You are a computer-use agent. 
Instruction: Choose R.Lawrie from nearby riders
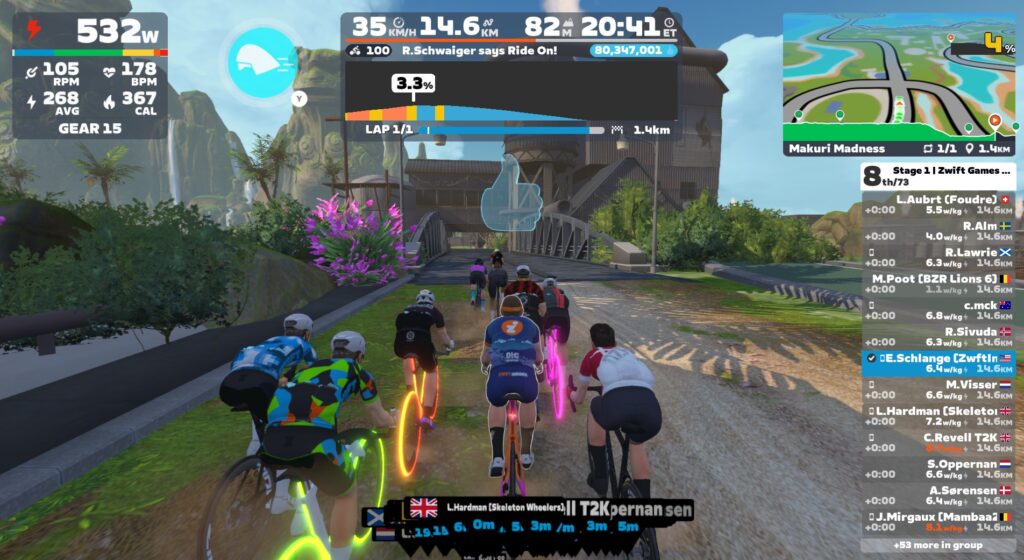tap(937, 257)
